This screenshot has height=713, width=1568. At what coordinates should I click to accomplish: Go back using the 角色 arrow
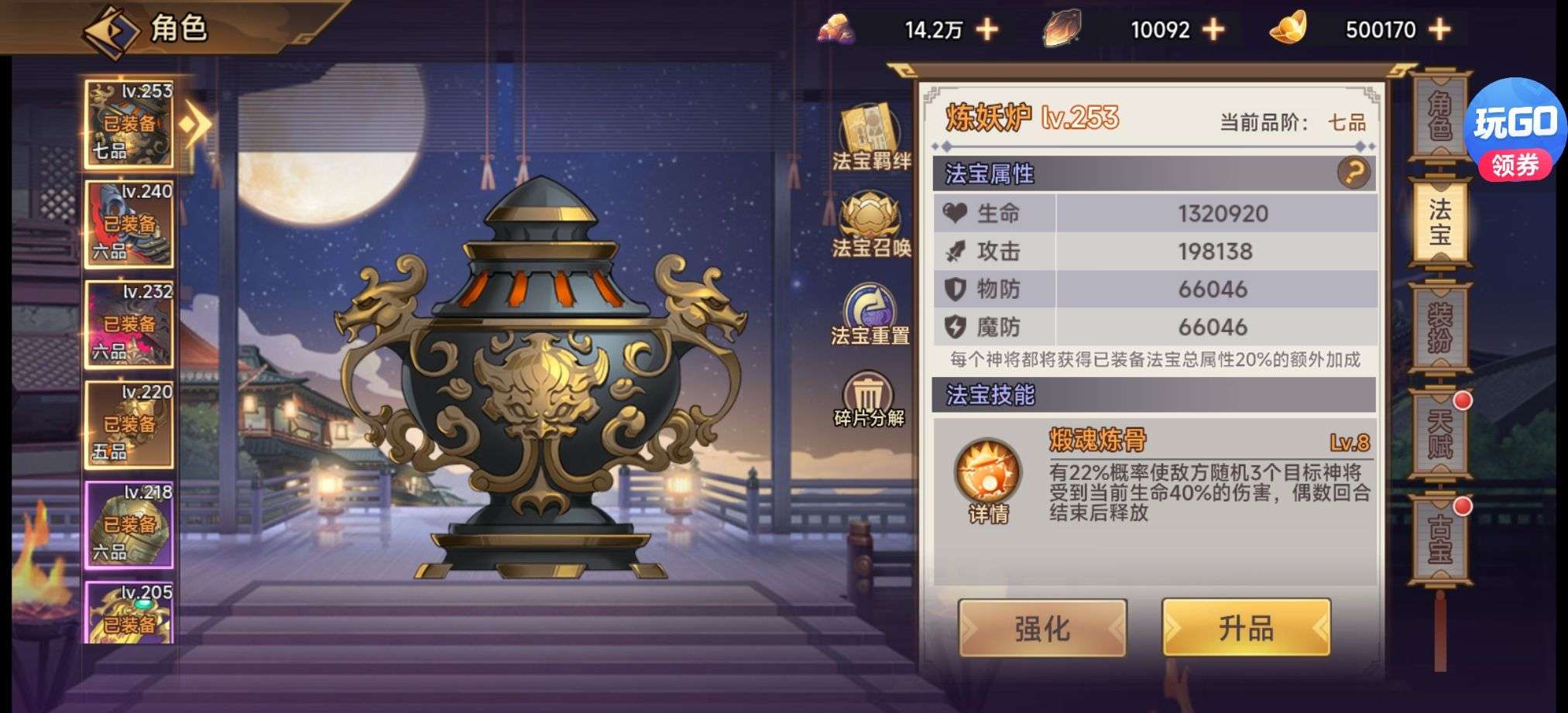pyautogui.click(x=111, y=31)
